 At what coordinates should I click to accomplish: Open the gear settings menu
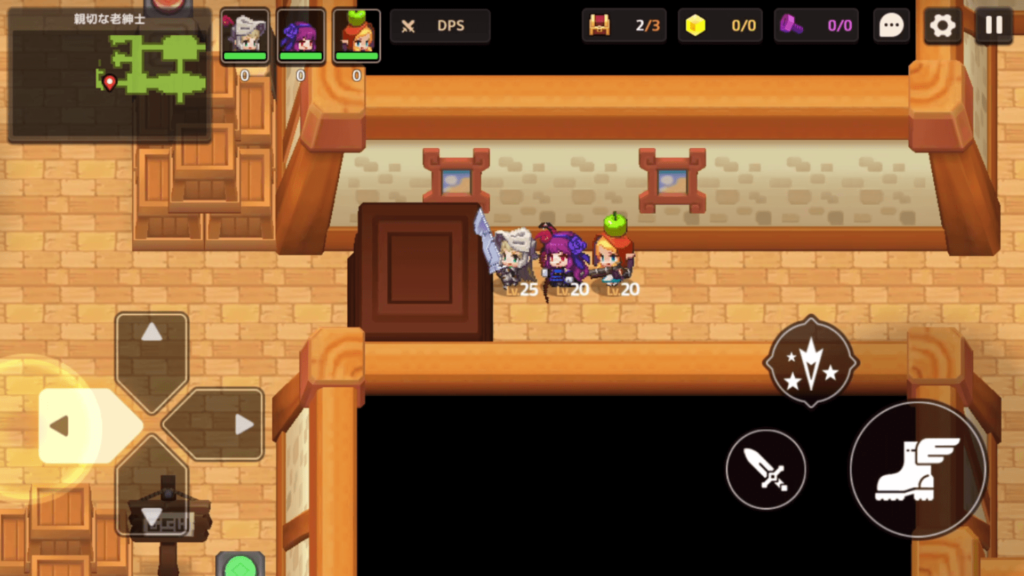(x=942, y=26)
